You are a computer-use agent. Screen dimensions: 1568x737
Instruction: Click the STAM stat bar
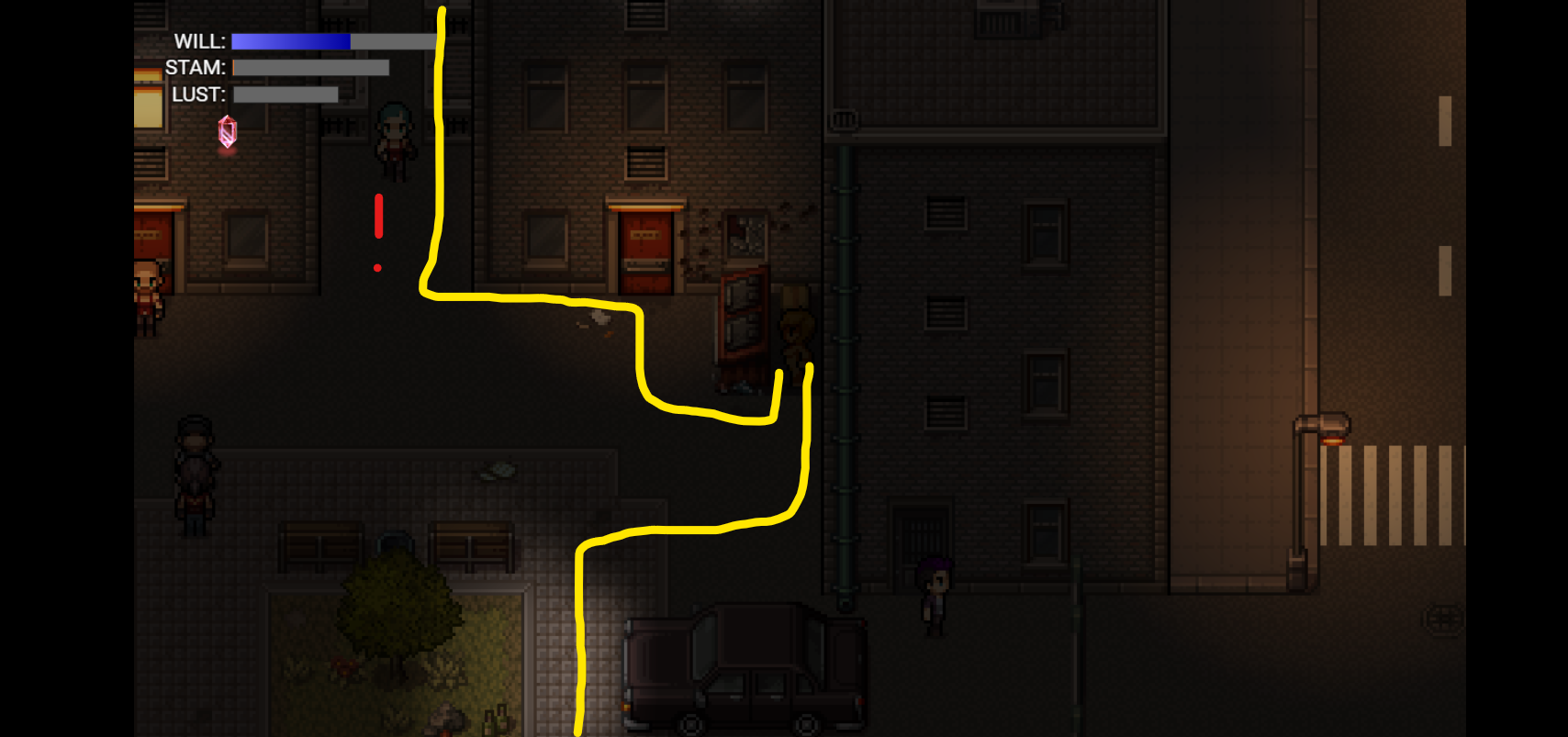point(312,68)
